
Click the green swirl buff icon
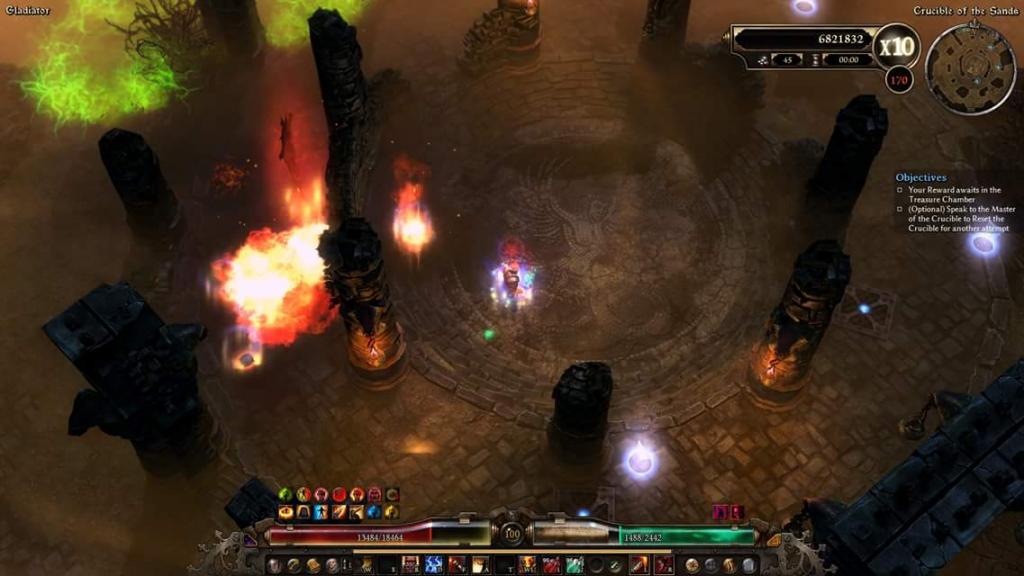point(285,494)
